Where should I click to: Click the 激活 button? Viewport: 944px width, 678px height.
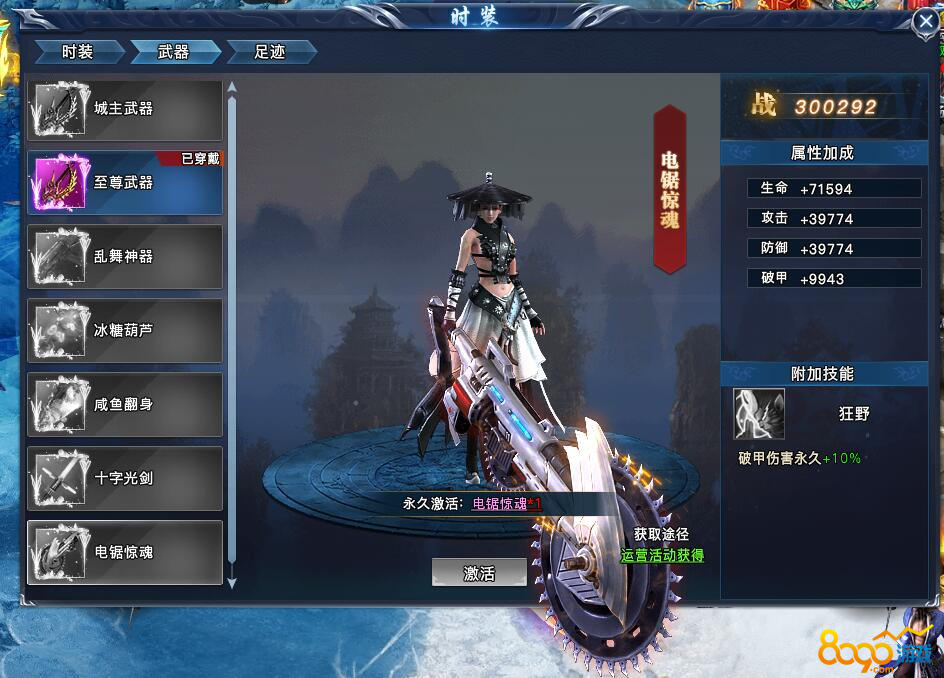(x=479, y=574)
